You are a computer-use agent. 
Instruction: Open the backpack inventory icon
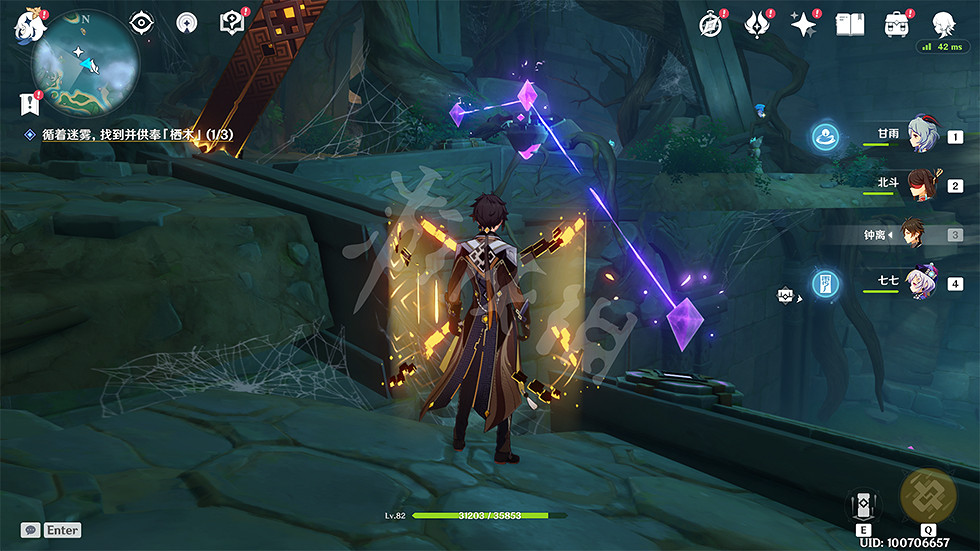click(x=896, y=25)
